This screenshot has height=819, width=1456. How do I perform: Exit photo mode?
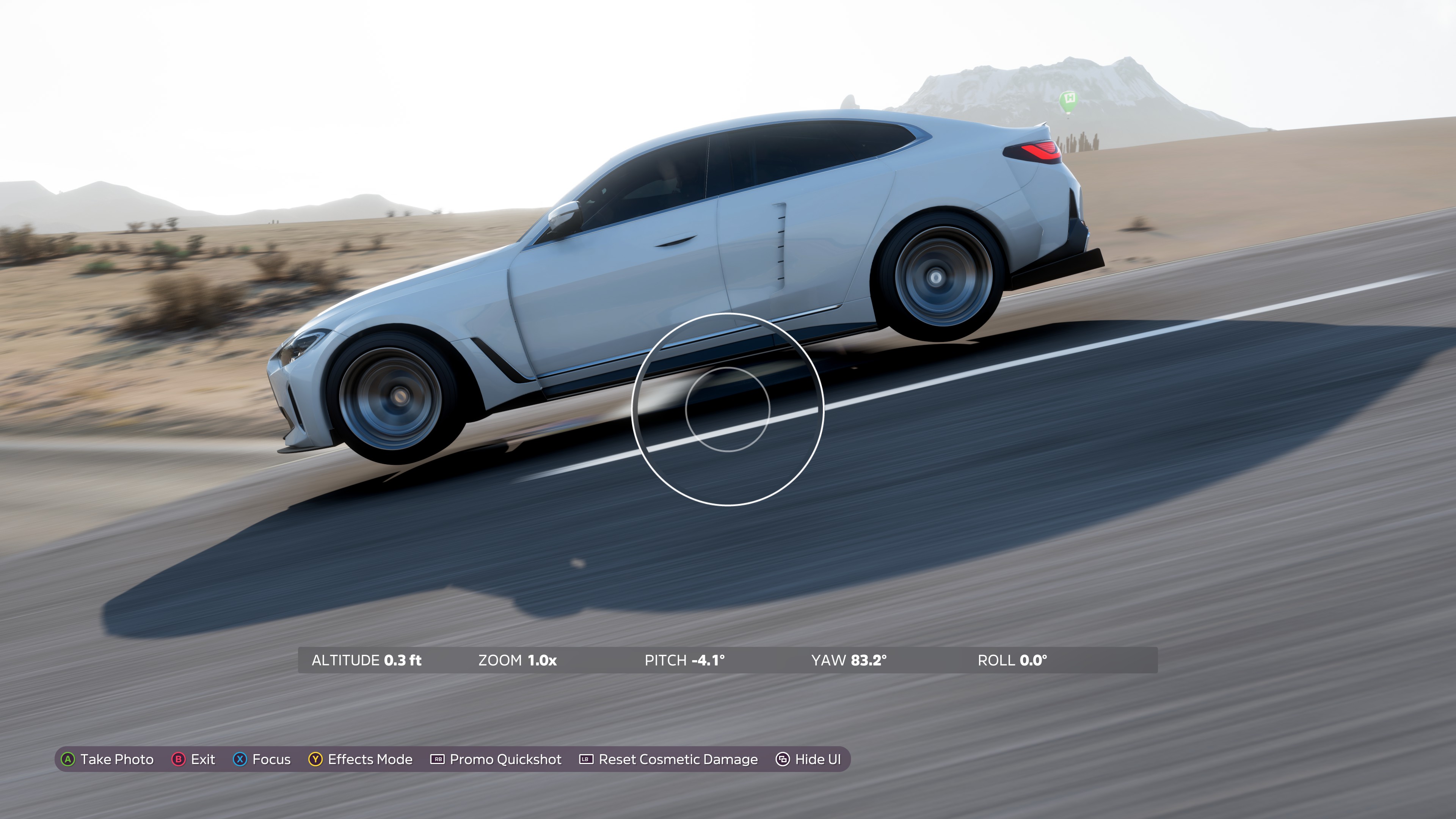coord(193,759)
